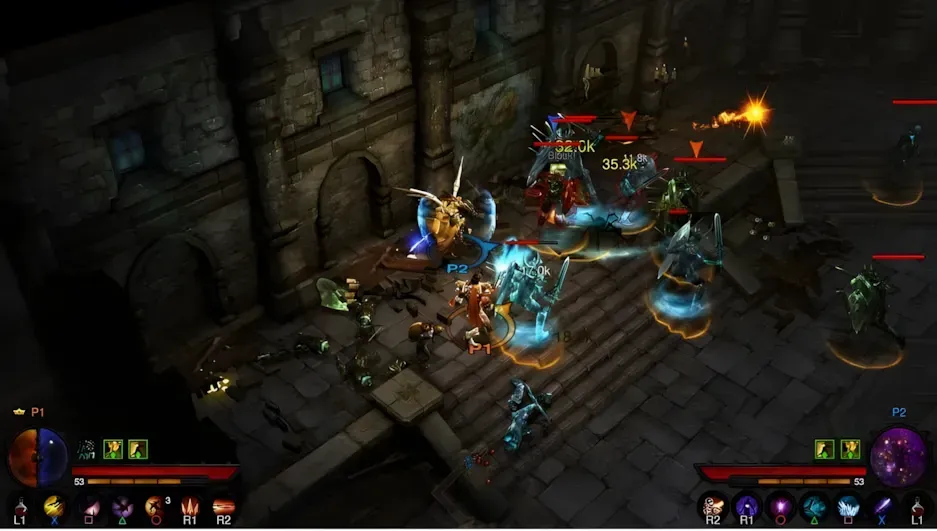
Task: Cast P2's white ice shards skill
Action: tap(848, 507)
